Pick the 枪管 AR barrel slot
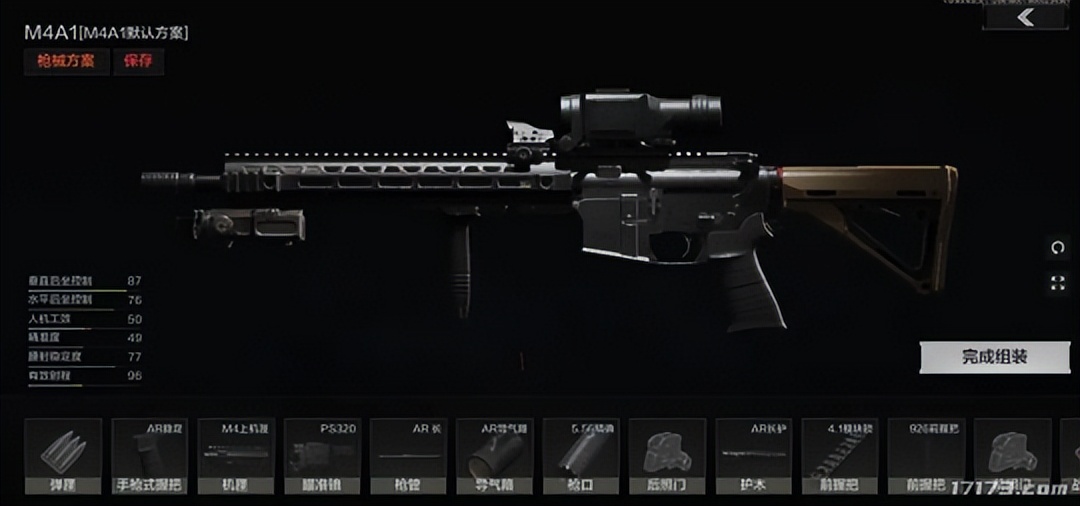1080x506 pixels. (407, 457)
